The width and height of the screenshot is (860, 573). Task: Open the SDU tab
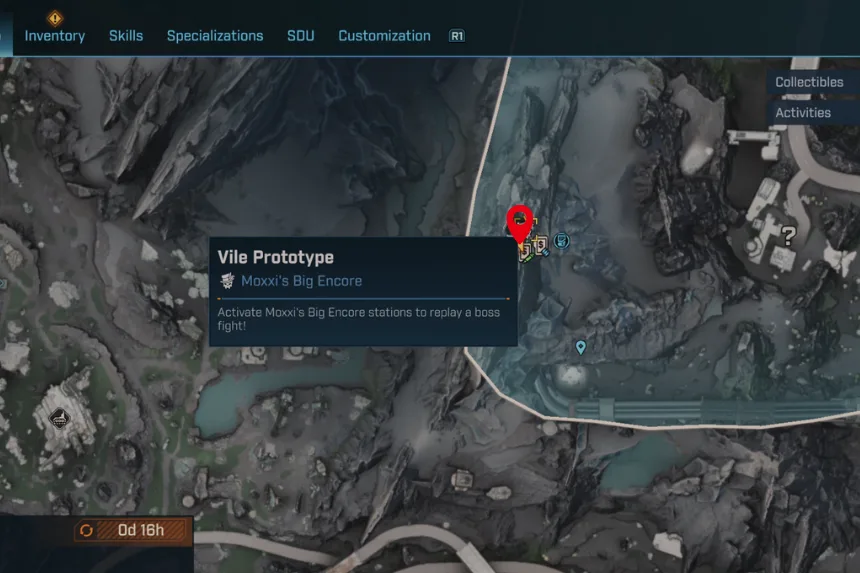pos(300,36)
